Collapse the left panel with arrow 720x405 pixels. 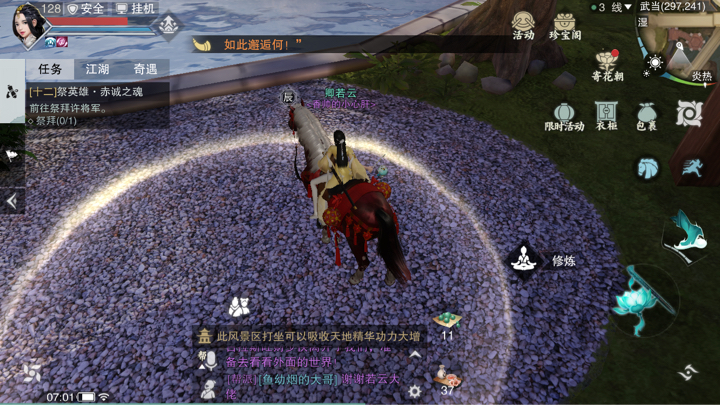(12, 201)
